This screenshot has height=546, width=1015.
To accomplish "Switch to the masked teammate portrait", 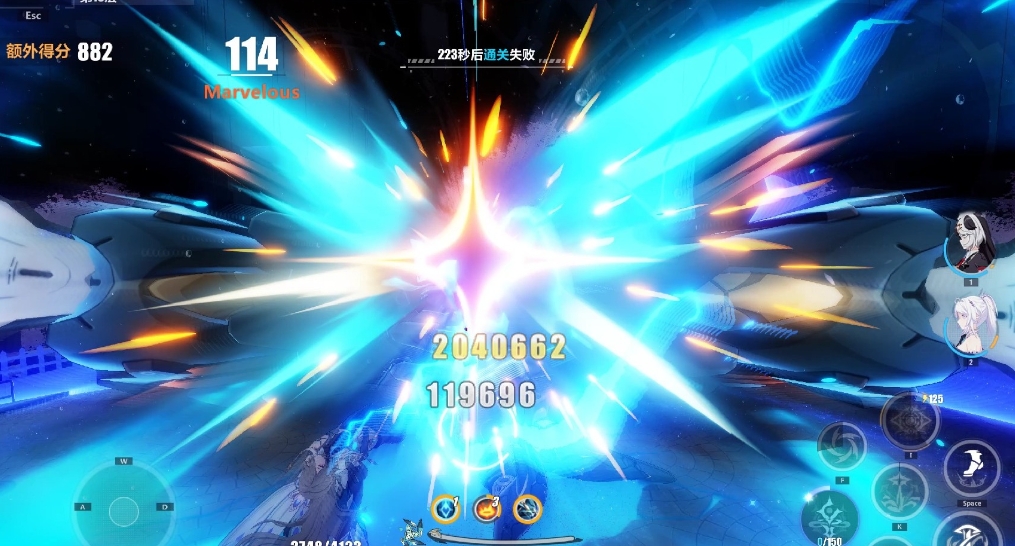I will click(x=970, y=245).
